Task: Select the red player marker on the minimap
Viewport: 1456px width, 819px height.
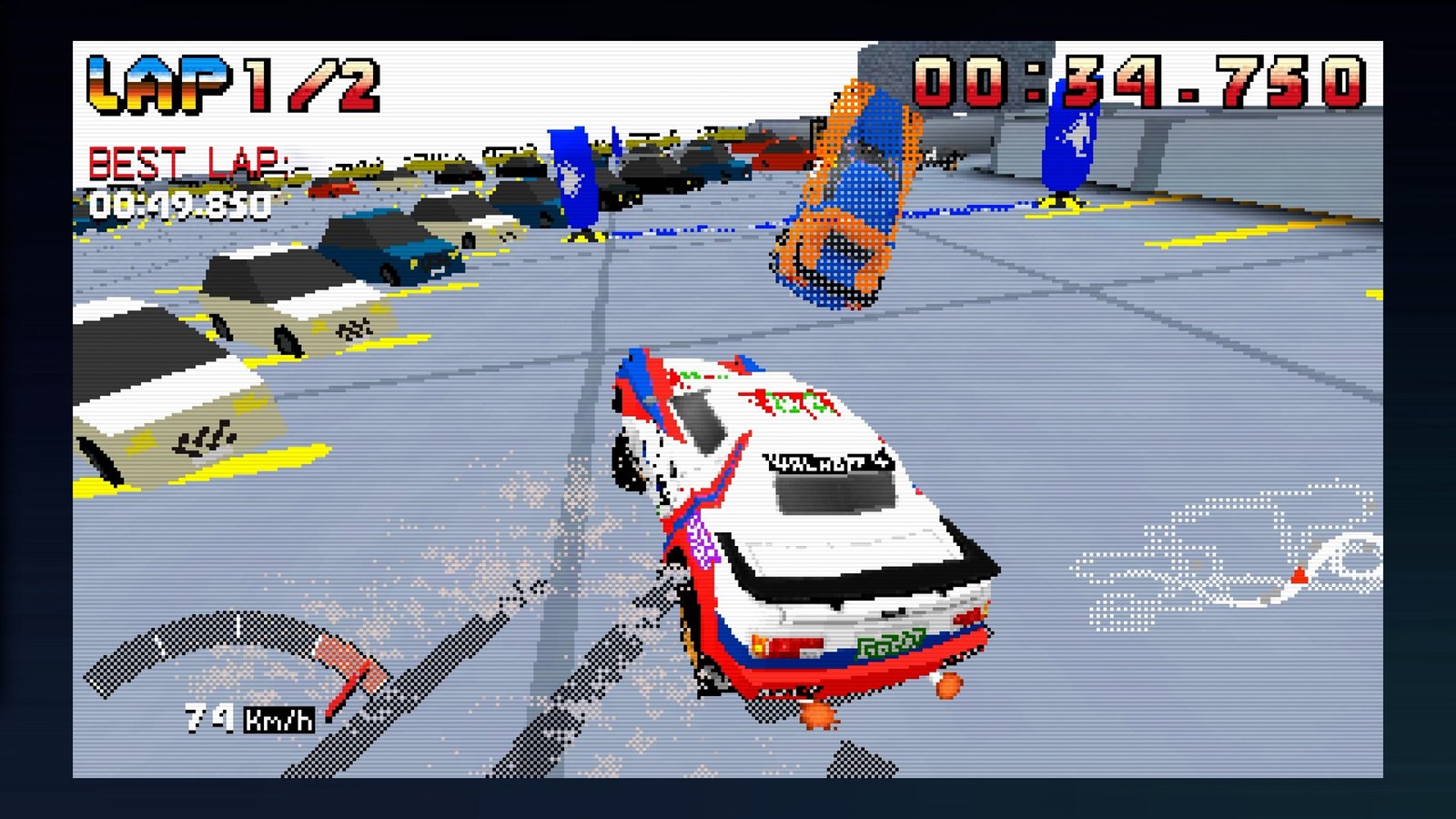Action: click(1299, 575)
